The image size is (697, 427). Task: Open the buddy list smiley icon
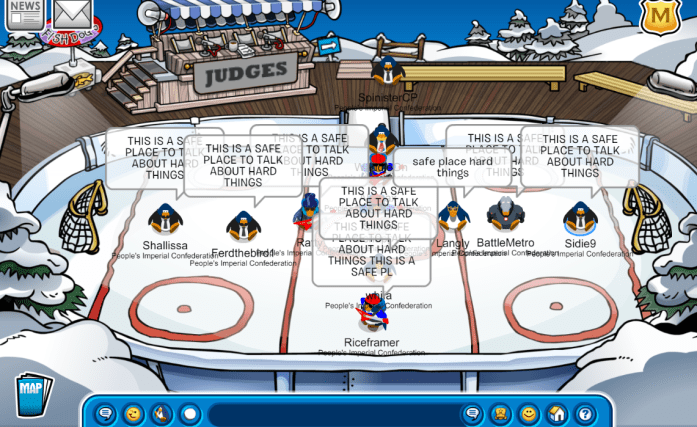point(529,413)
